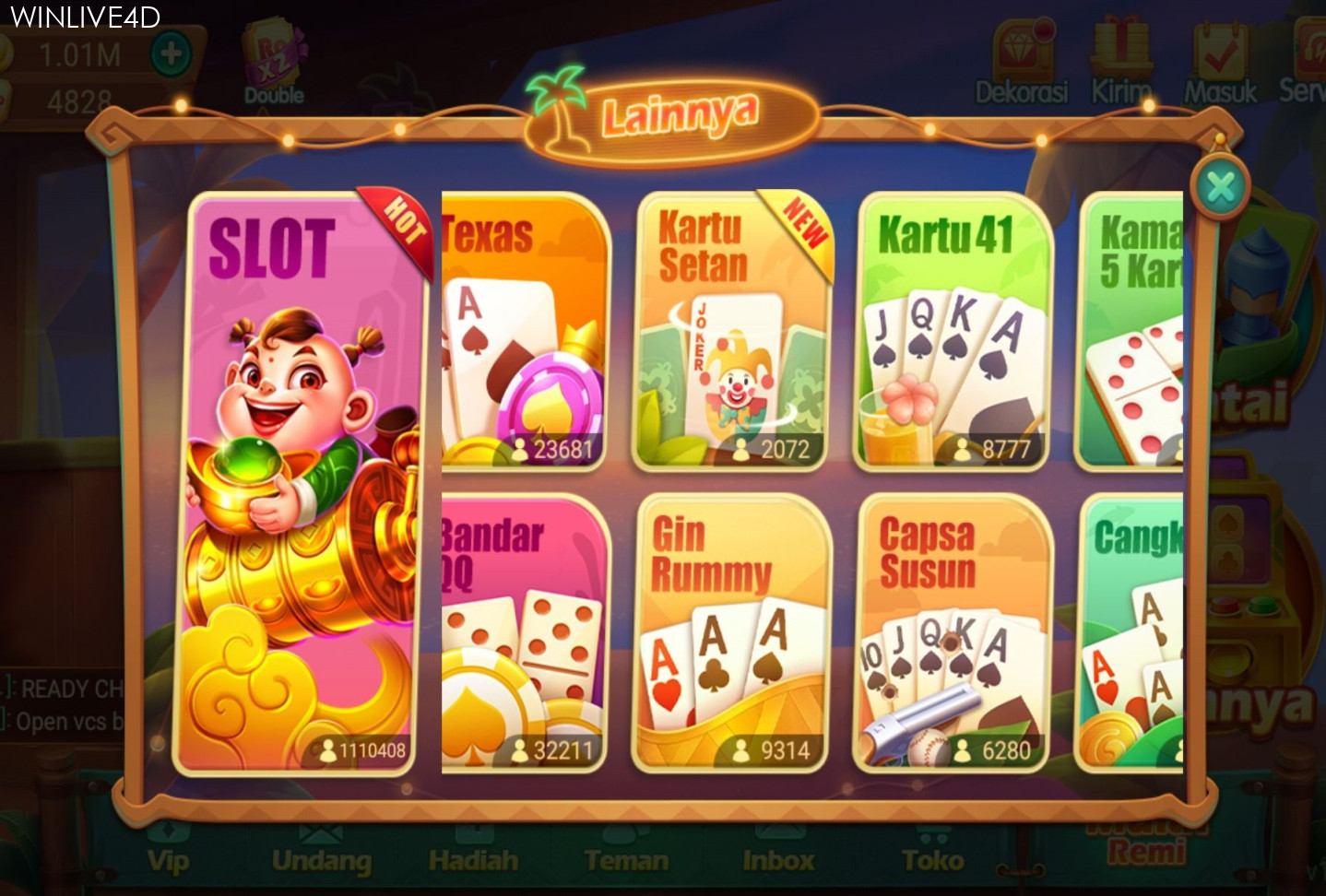The width and height of the screenshot is (1326, 896).
Task: Open the Teman friends icon
Action: tap(626, 858)
